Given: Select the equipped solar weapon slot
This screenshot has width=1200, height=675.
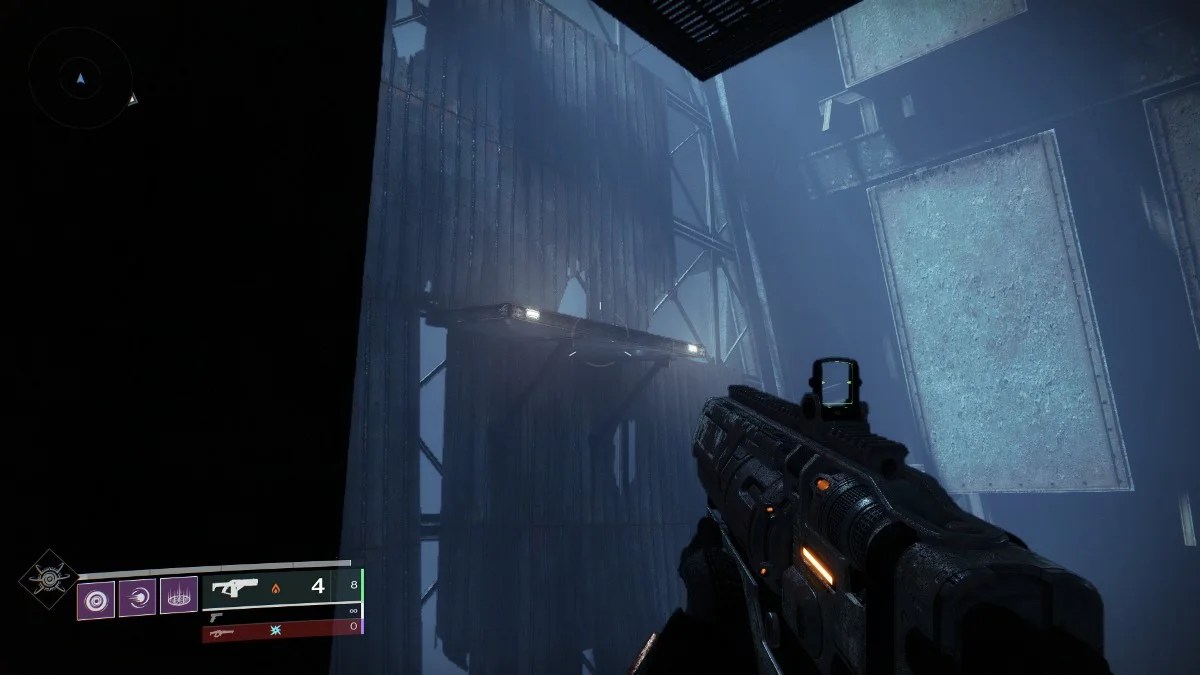Looking at the screenshot, I should click(280, 587).
